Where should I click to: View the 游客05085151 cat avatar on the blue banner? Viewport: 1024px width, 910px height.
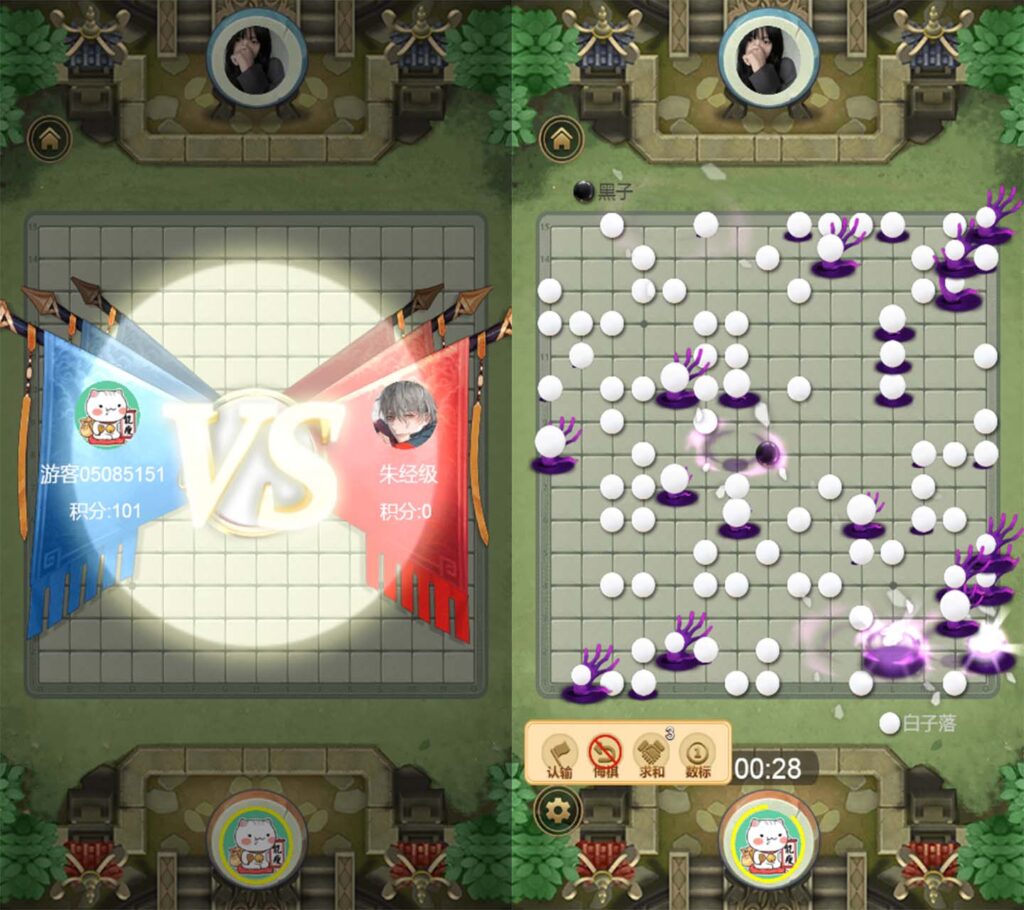point(107,416)
